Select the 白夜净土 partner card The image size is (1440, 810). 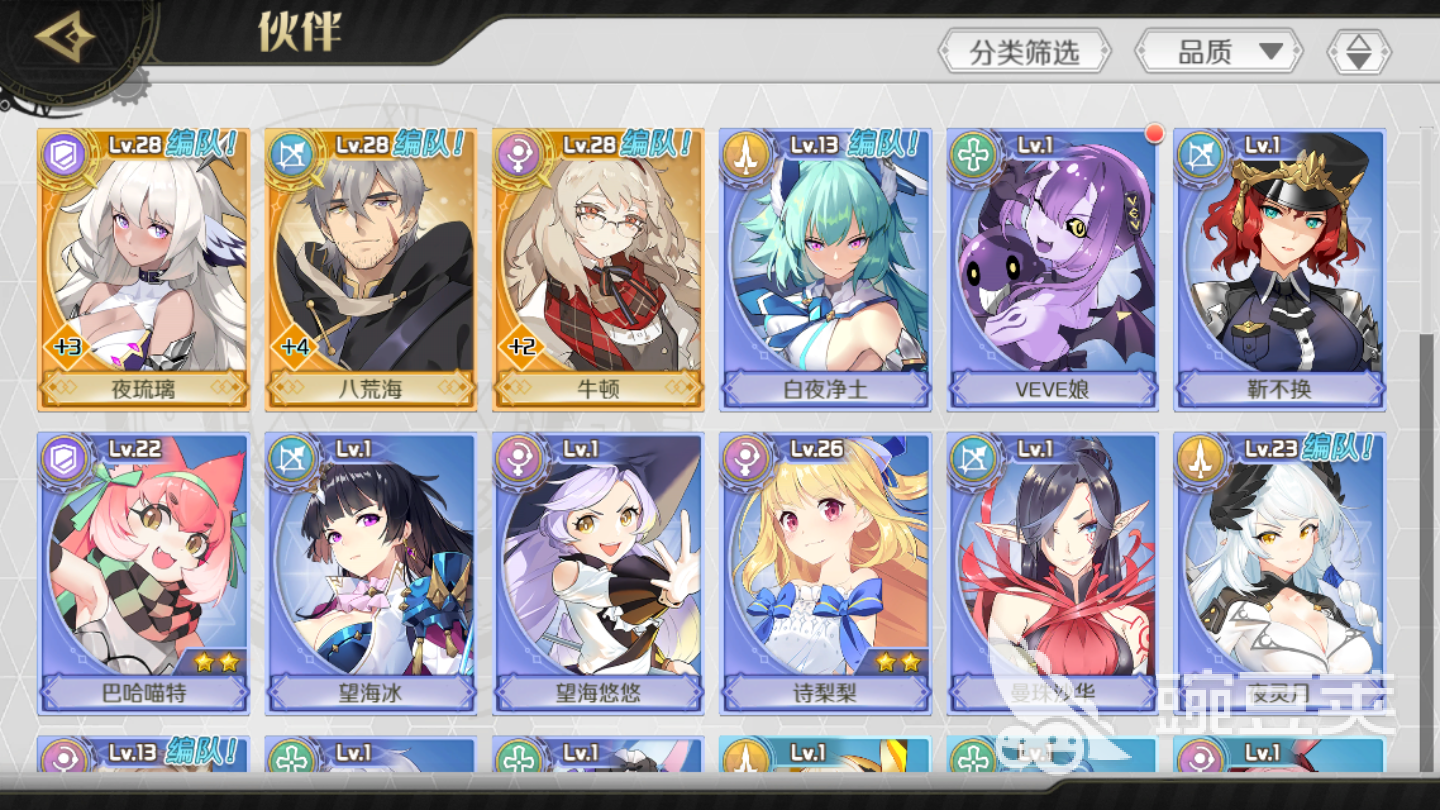click(825, 269)
